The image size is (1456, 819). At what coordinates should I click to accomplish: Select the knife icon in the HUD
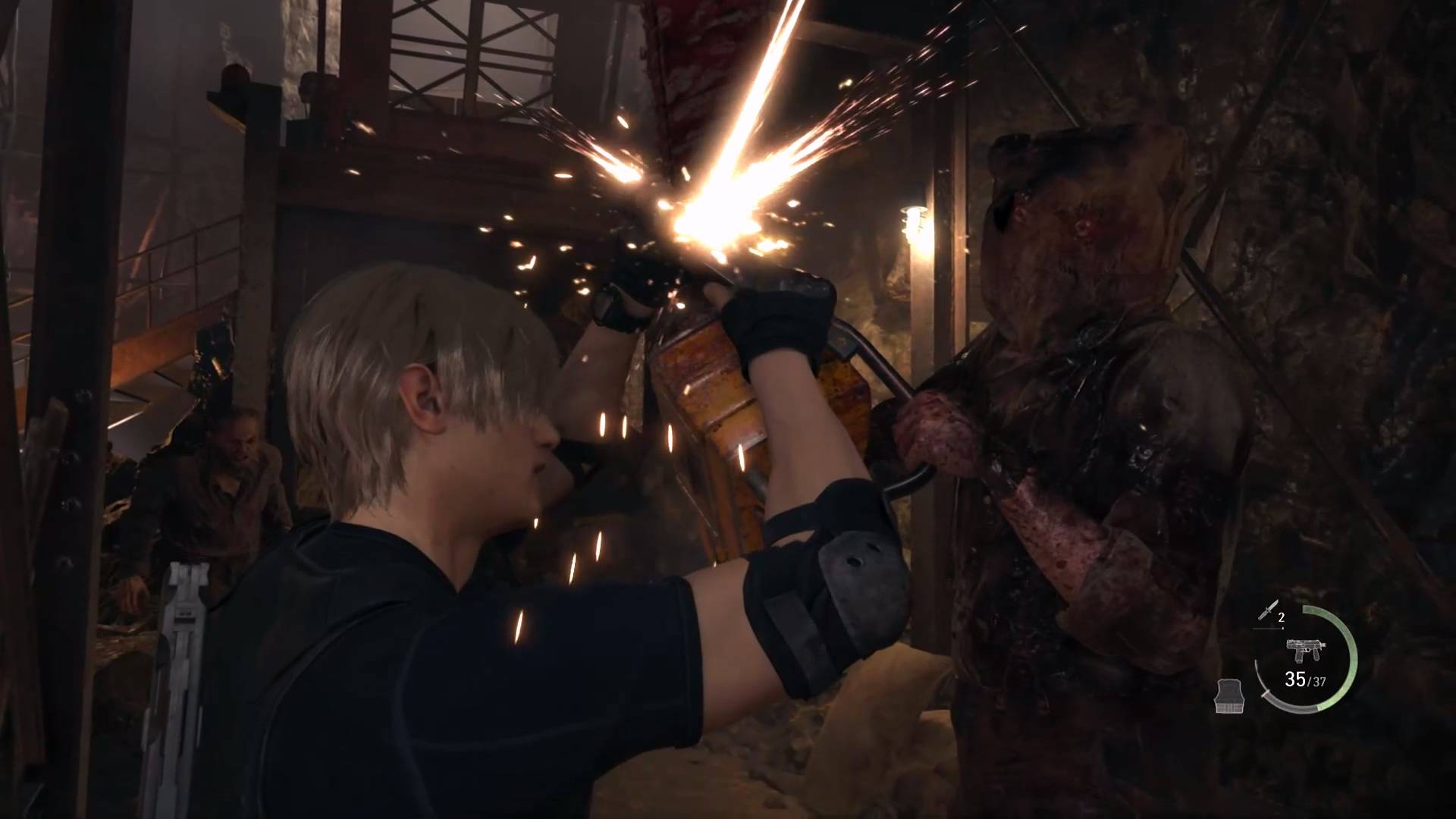tap(1266, 610)
